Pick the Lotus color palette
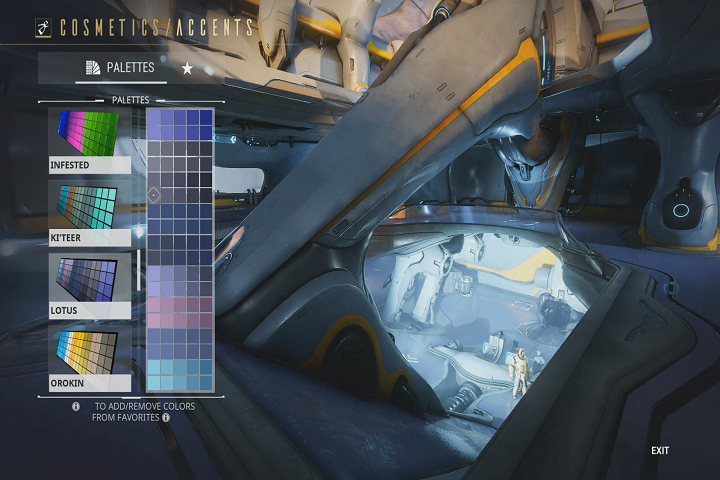This screenshot has width=720, height=480. tap(89, 286)
